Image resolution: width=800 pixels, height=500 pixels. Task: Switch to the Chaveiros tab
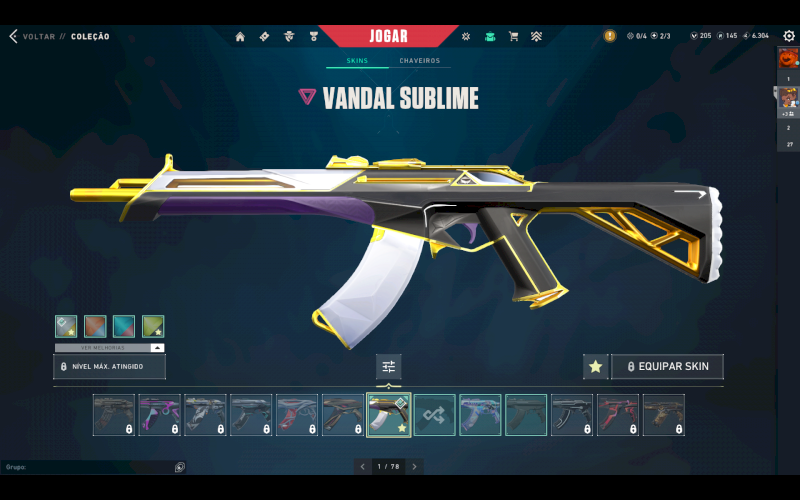tap(421, 61)
